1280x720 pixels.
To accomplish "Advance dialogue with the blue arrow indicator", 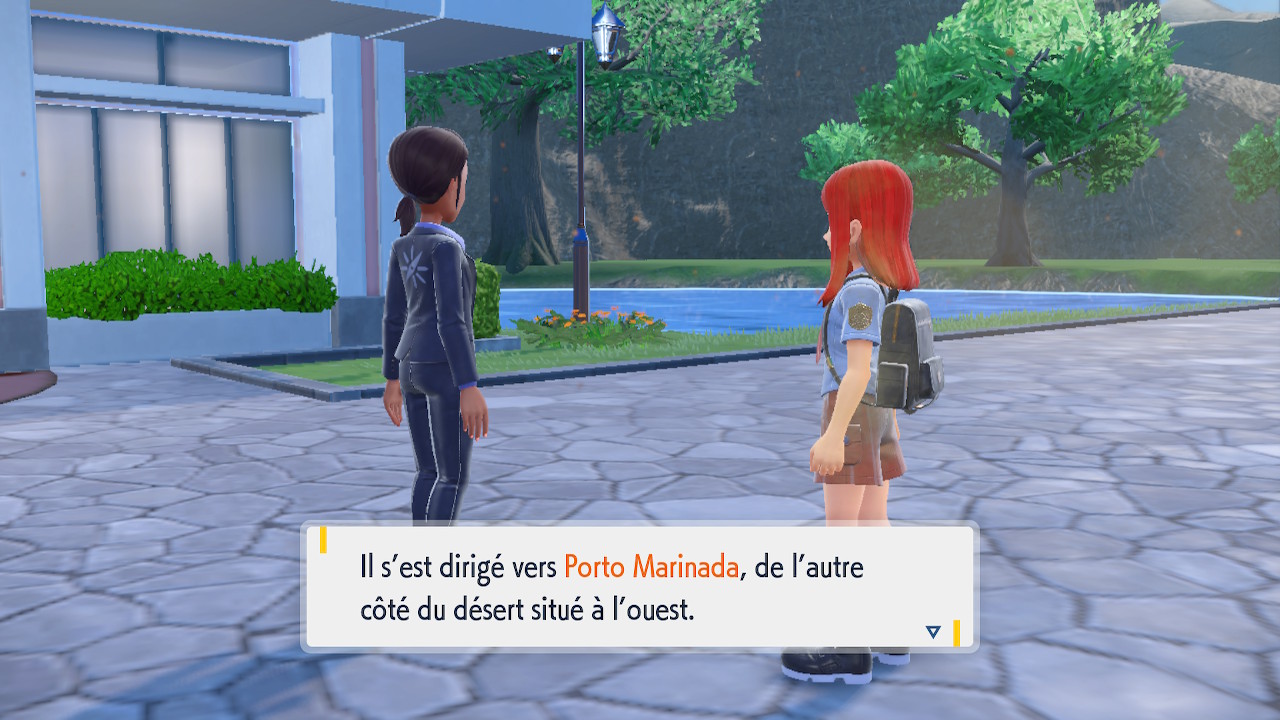I will tap(933, 631).
